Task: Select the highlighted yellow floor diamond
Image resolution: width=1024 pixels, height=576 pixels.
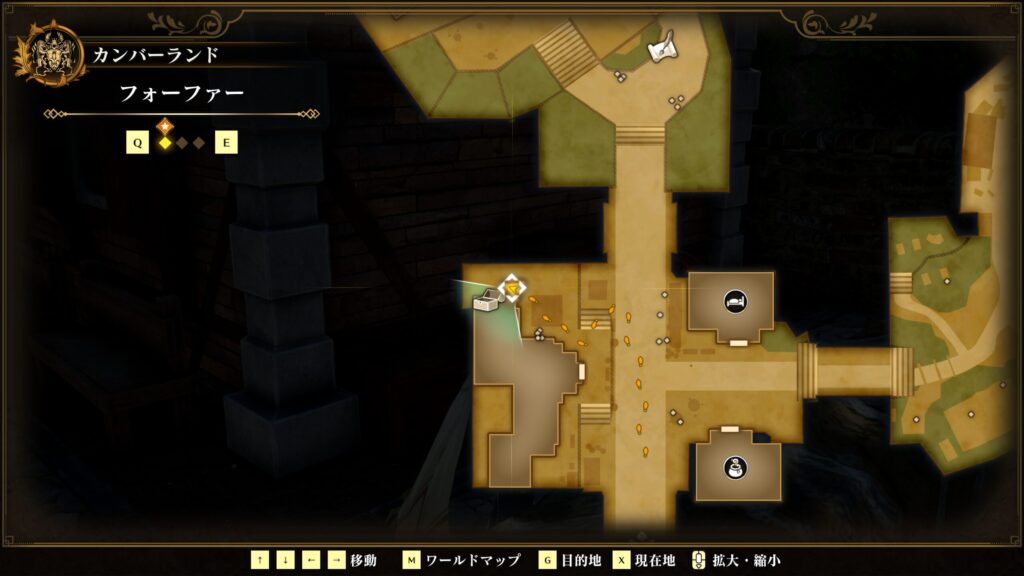Action: tap(165, 143)
